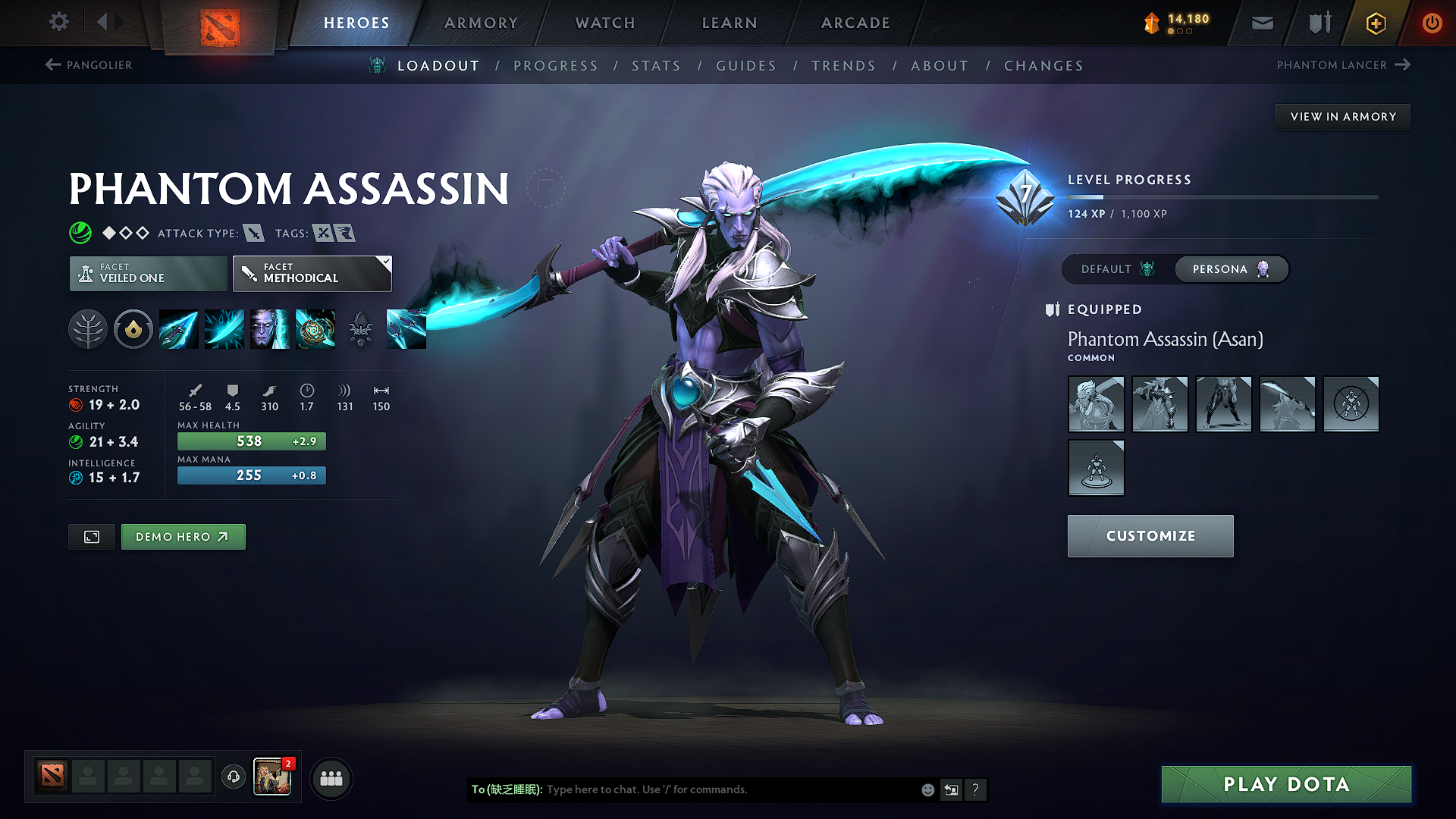This screenshot has width=1456, height=819.
Task: Click the Level Progress XP bar
Action: [x=1221, y=197]
